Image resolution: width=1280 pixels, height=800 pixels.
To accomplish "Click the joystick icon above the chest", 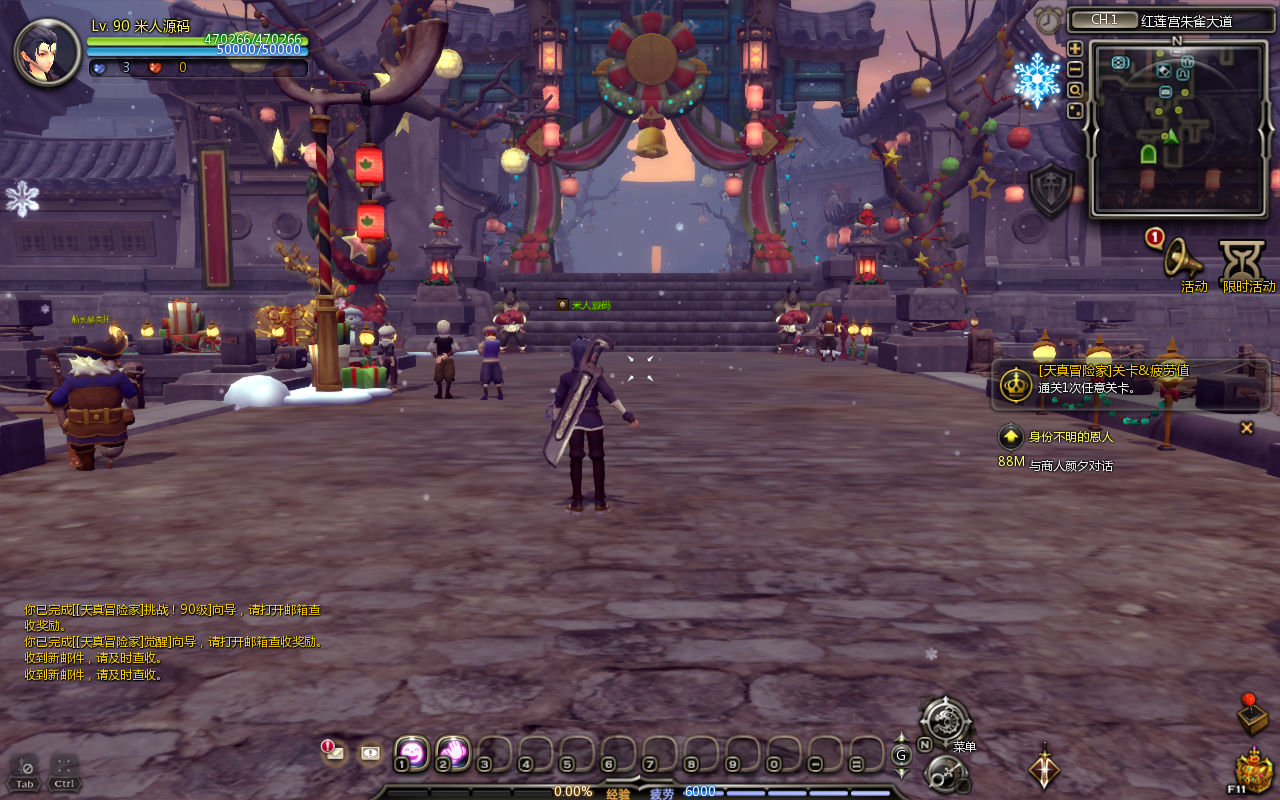I will point(1251,714).
